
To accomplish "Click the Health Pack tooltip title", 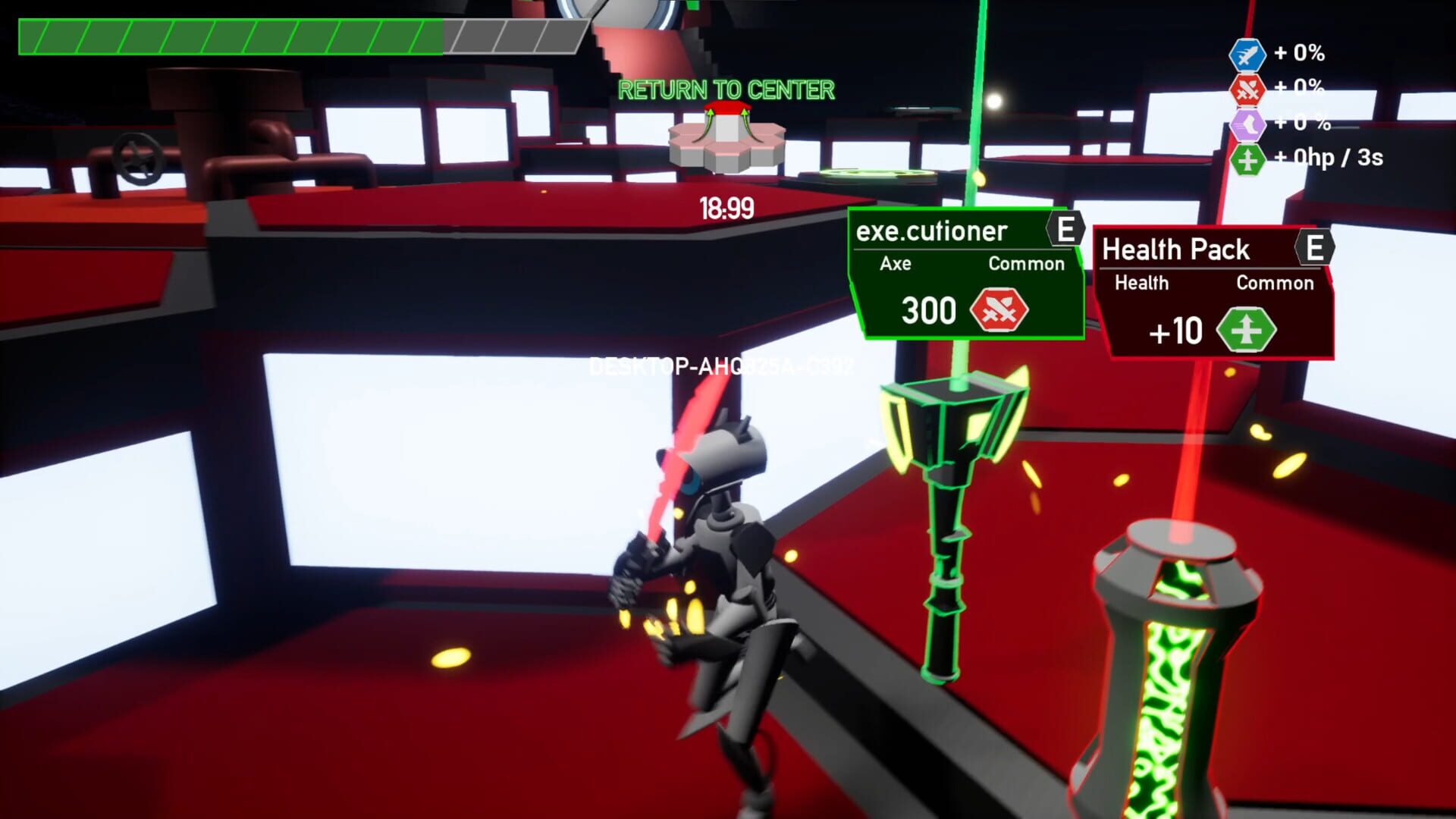I will coord(1175,249).
